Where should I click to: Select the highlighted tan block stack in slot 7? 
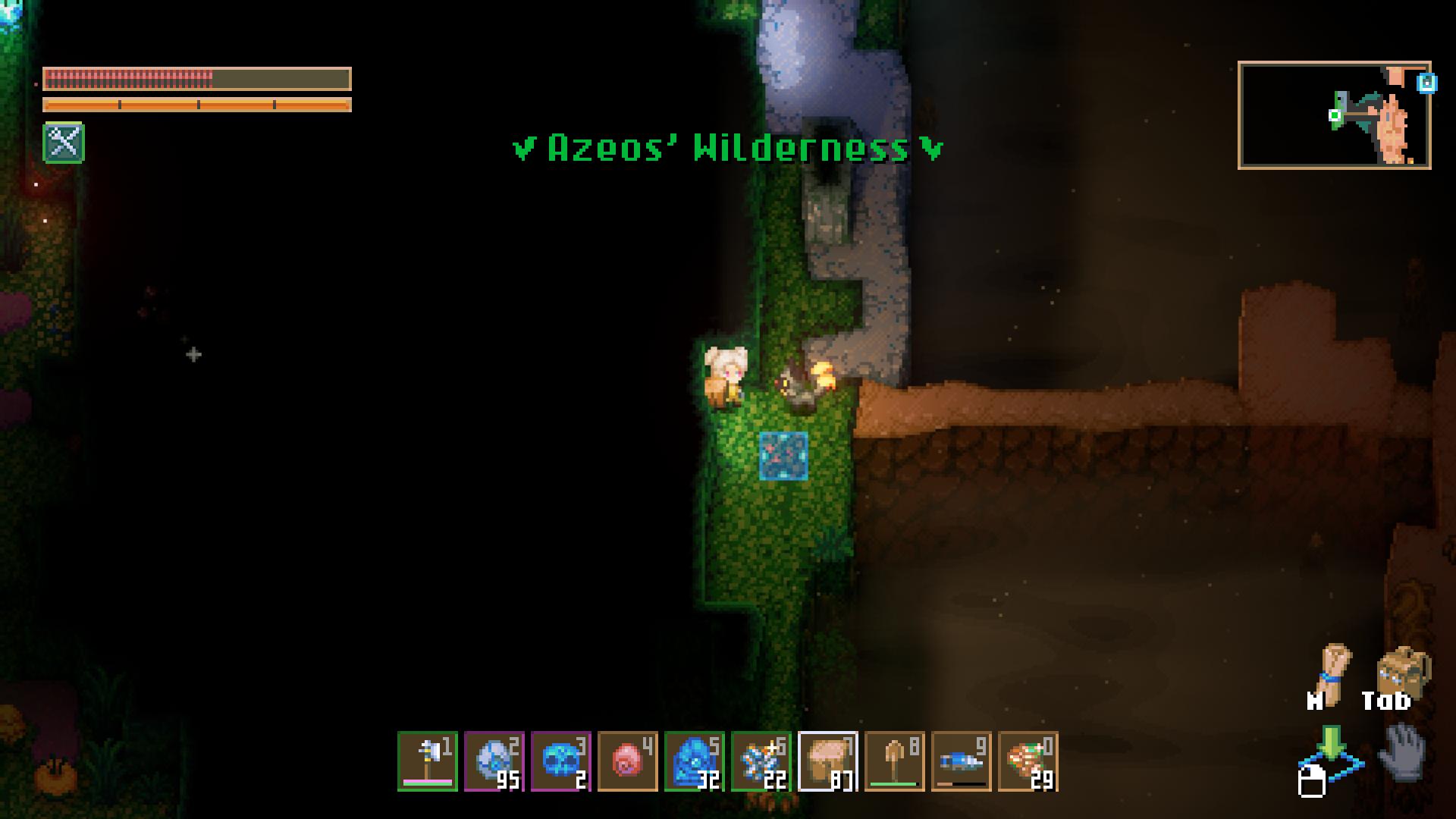click(x=828, y=761)
